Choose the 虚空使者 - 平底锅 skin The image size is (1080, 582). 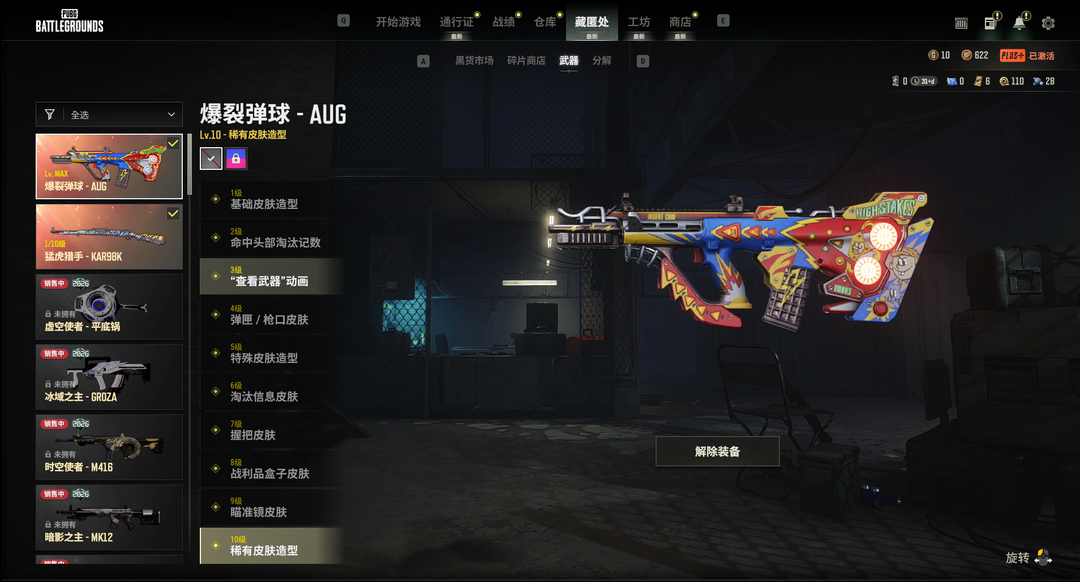pyautogui.click(x=109, y=307)
